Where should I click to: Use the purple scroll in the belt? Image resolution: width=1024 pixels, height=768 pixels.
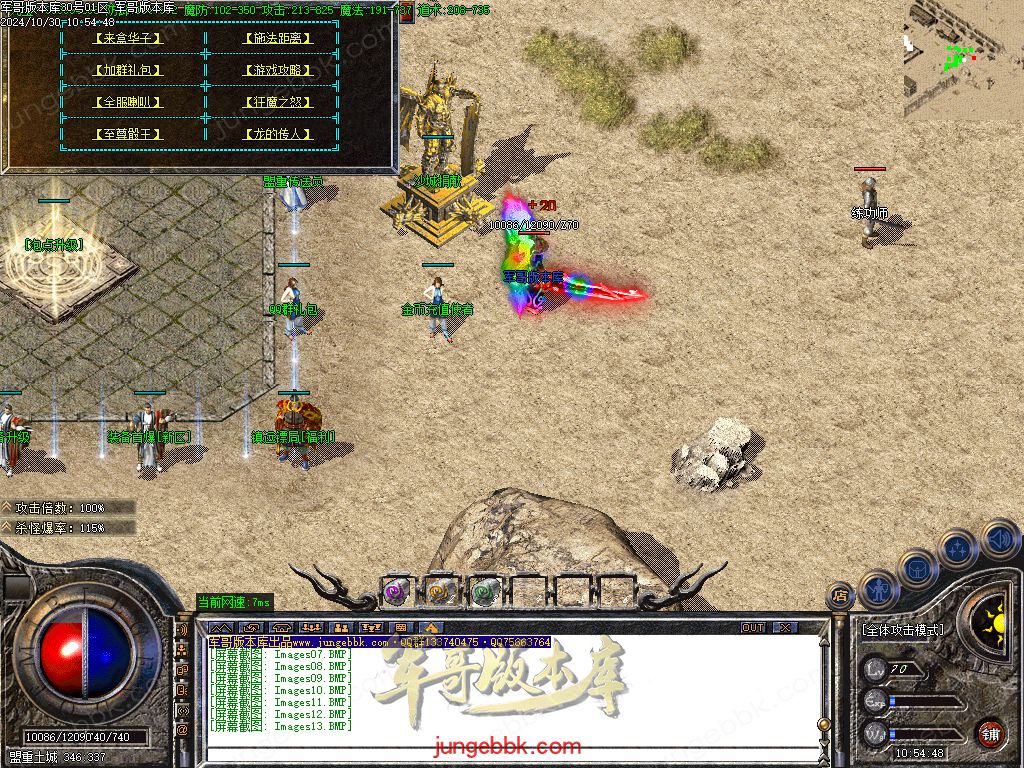pos(397,592)
